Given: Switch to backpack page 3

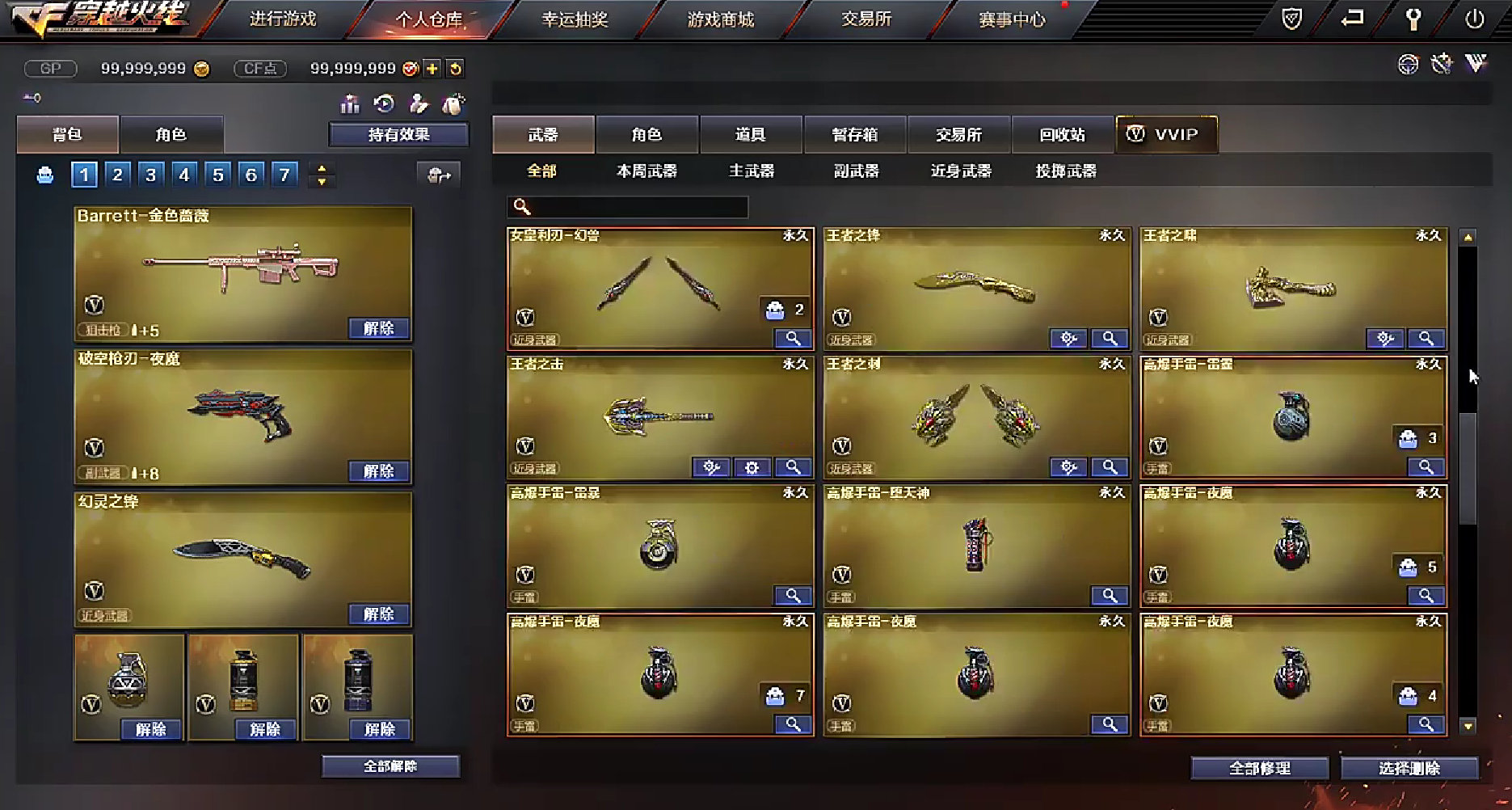Looking at the screenshot, I should 150,174.
